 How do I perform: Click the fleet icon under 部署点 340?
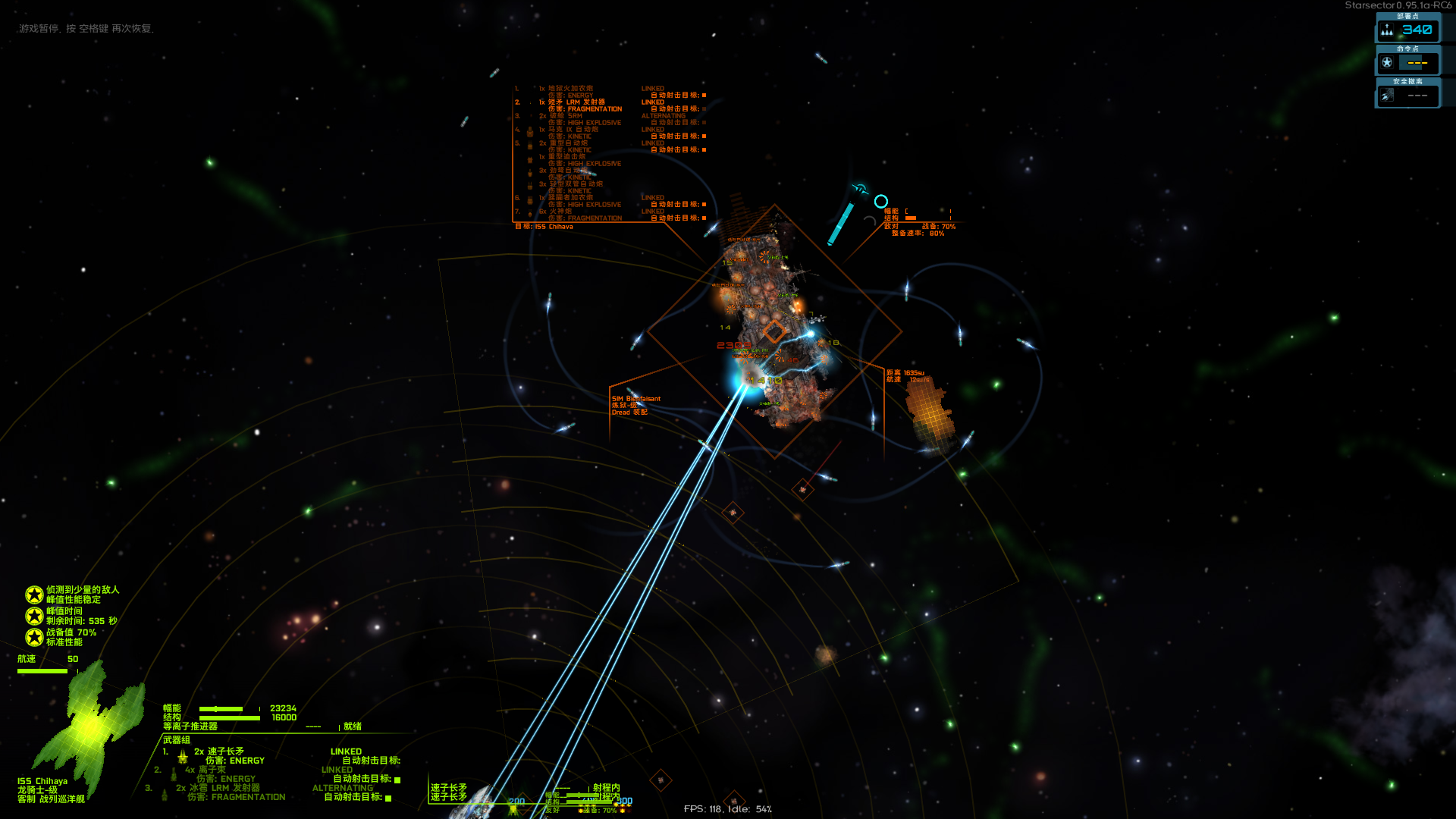pyautogui.click(x=1386, y=30)
